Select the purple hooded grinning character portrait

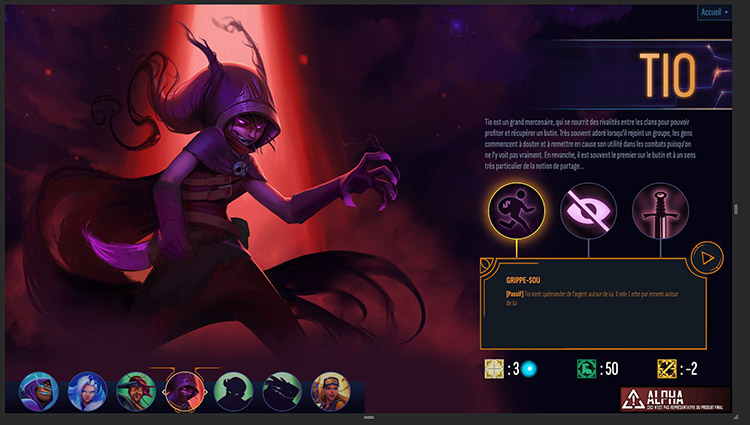38,391
